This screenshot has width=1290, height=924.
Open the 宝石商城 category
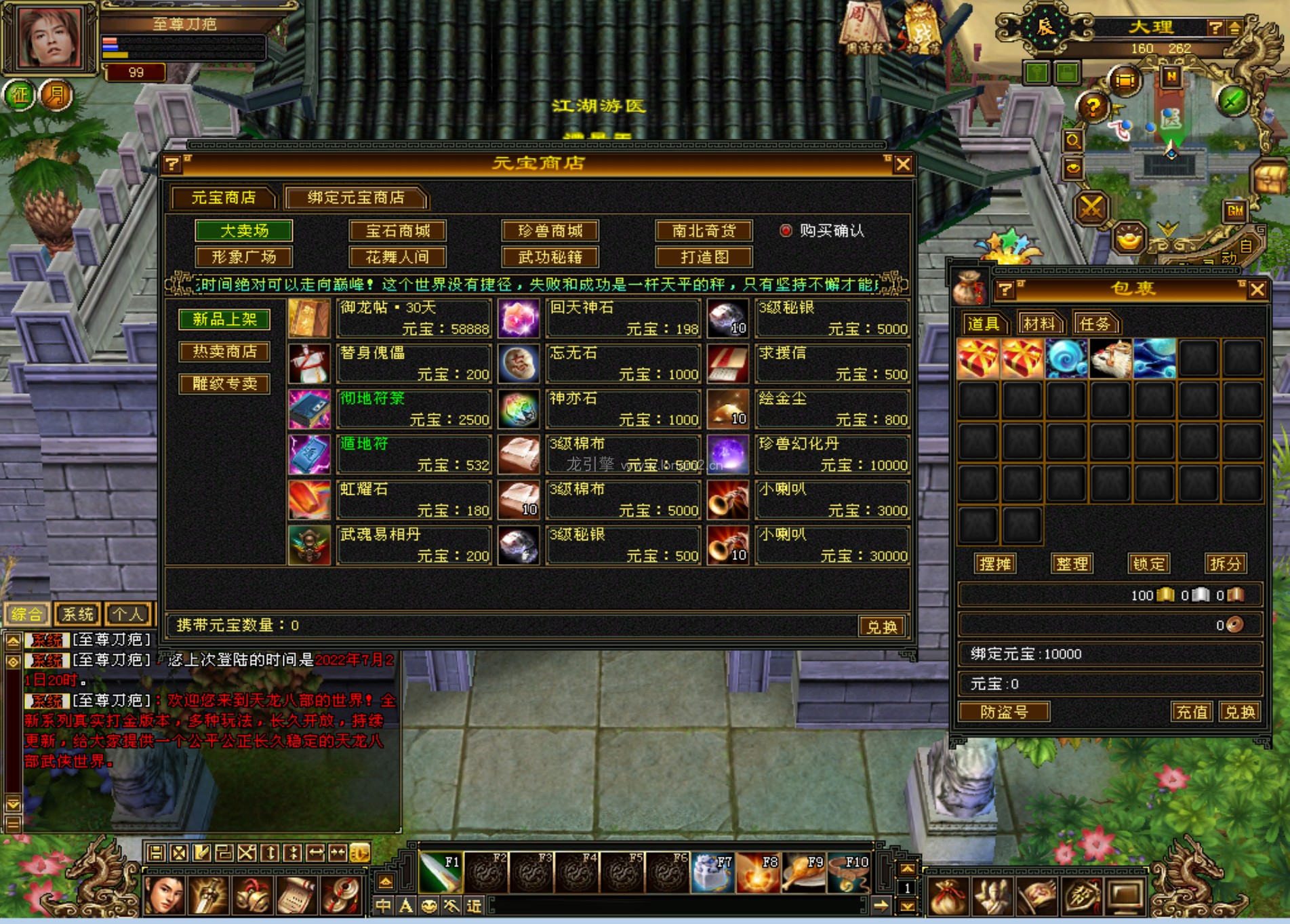[398, 231]
